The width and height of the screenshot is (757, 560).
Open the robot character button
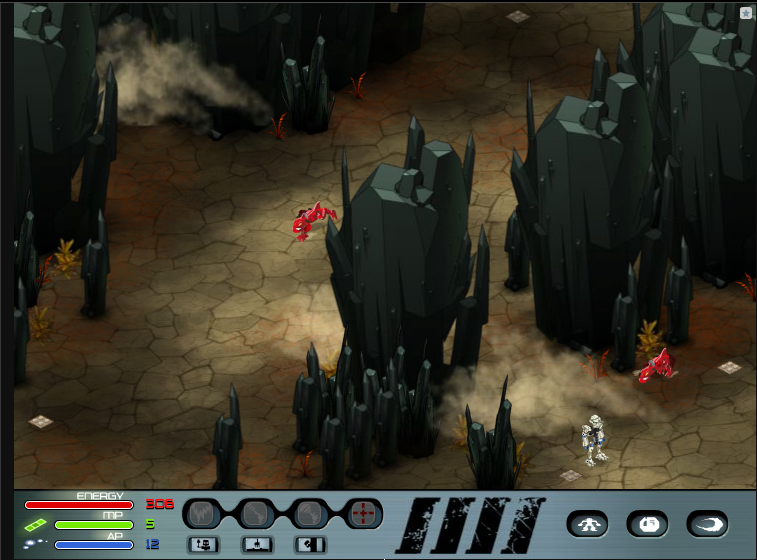click(x=588, y=523)
